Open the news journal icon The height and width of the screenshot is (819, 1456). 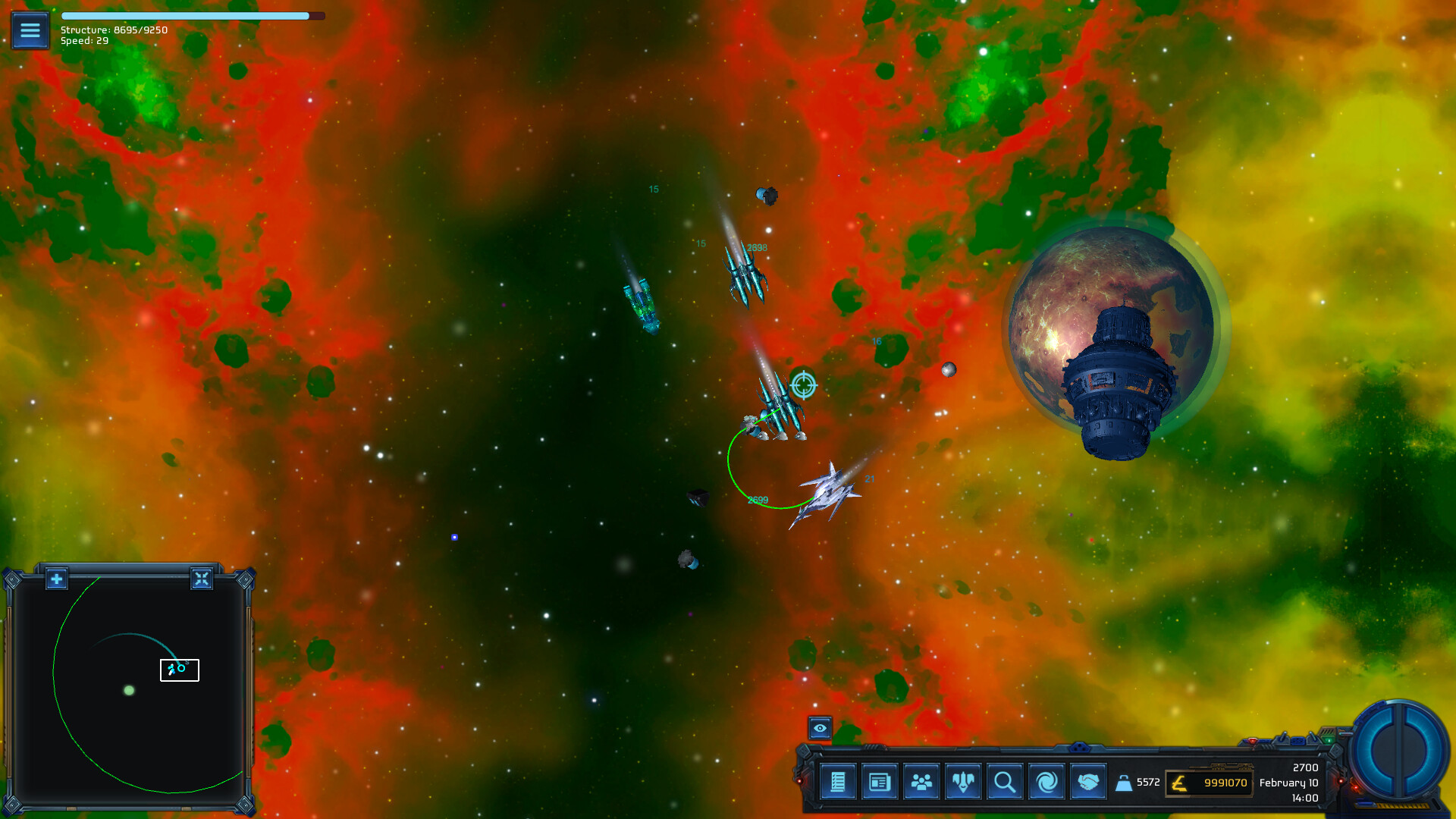(x=879, y=783)
